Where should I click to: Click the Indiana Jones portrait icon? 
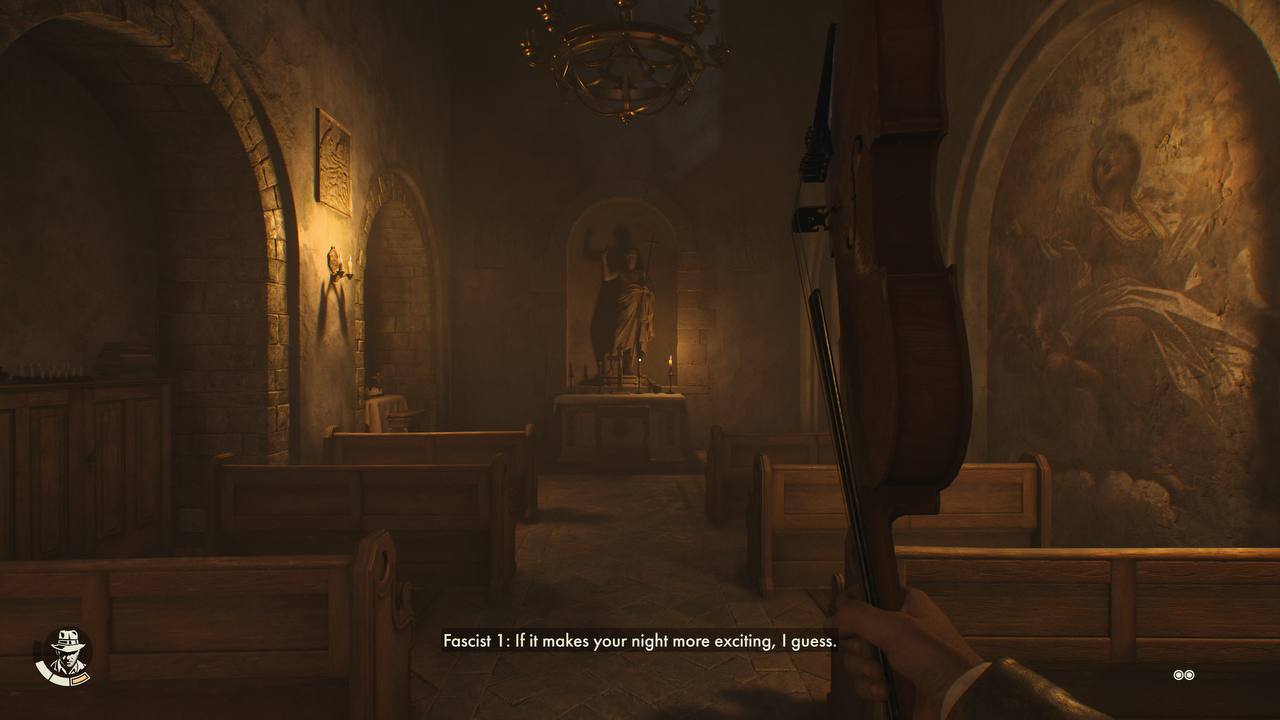[x=67, y=655]
